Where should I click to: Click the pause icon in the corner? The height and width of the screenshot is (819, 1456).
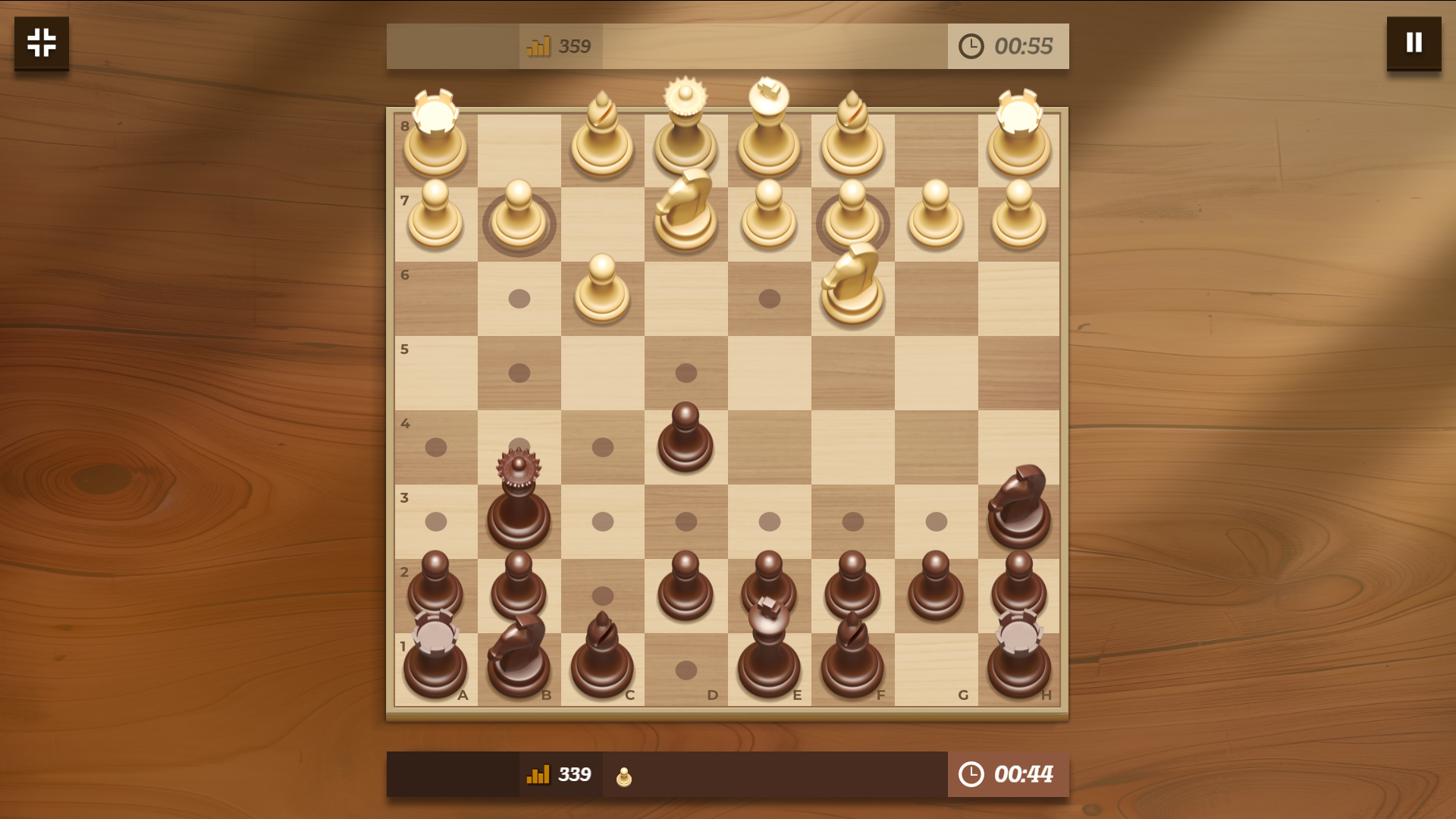(x=1413, y=43)
